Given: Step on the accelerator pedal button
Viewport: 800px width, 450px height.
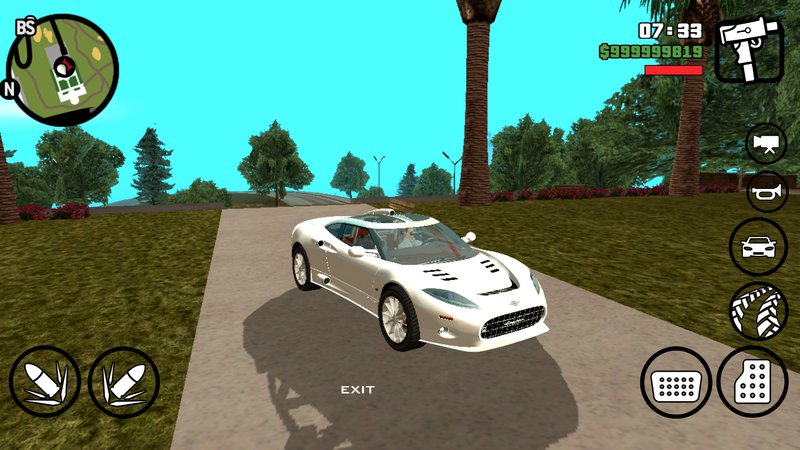Looking at the screenshot, I should click(x=752, y=382).
